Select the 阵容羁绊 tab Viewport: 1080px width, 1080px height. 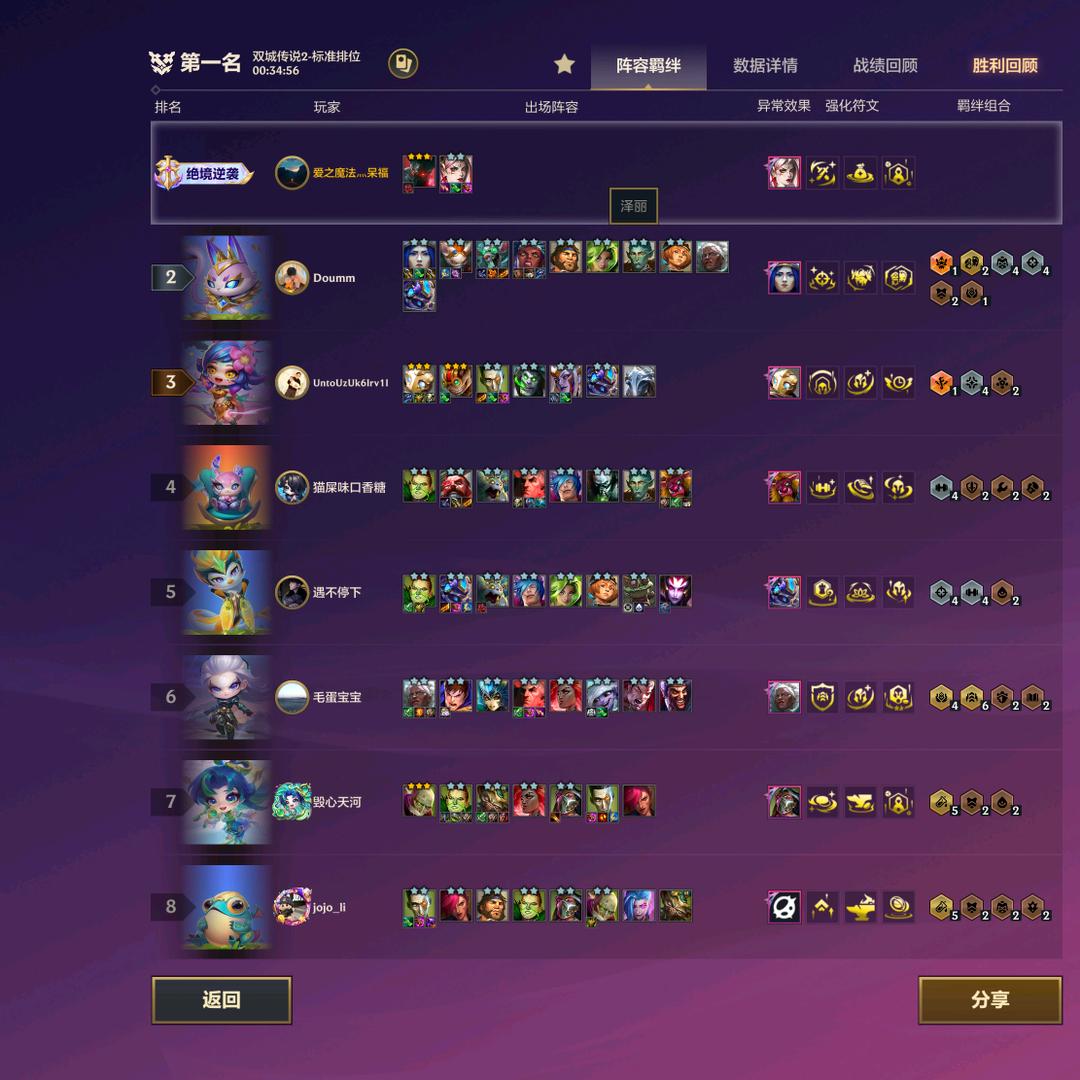tap(648, 66)
